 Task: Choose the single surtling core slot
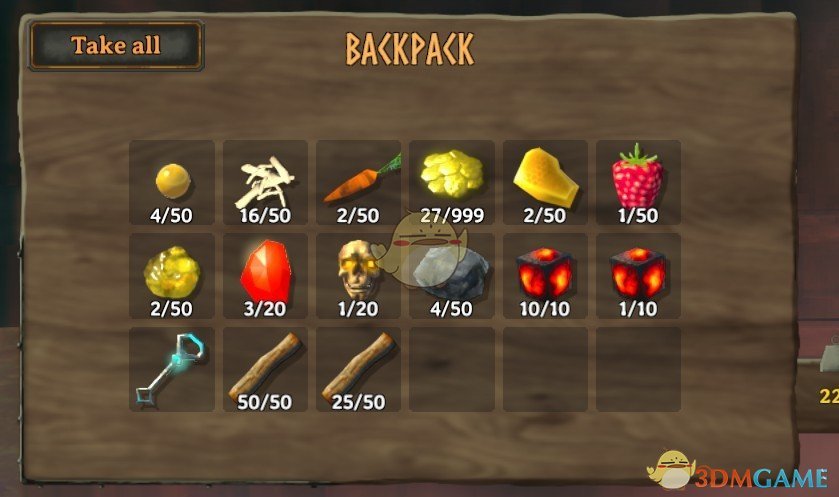(x=640, y=276)
